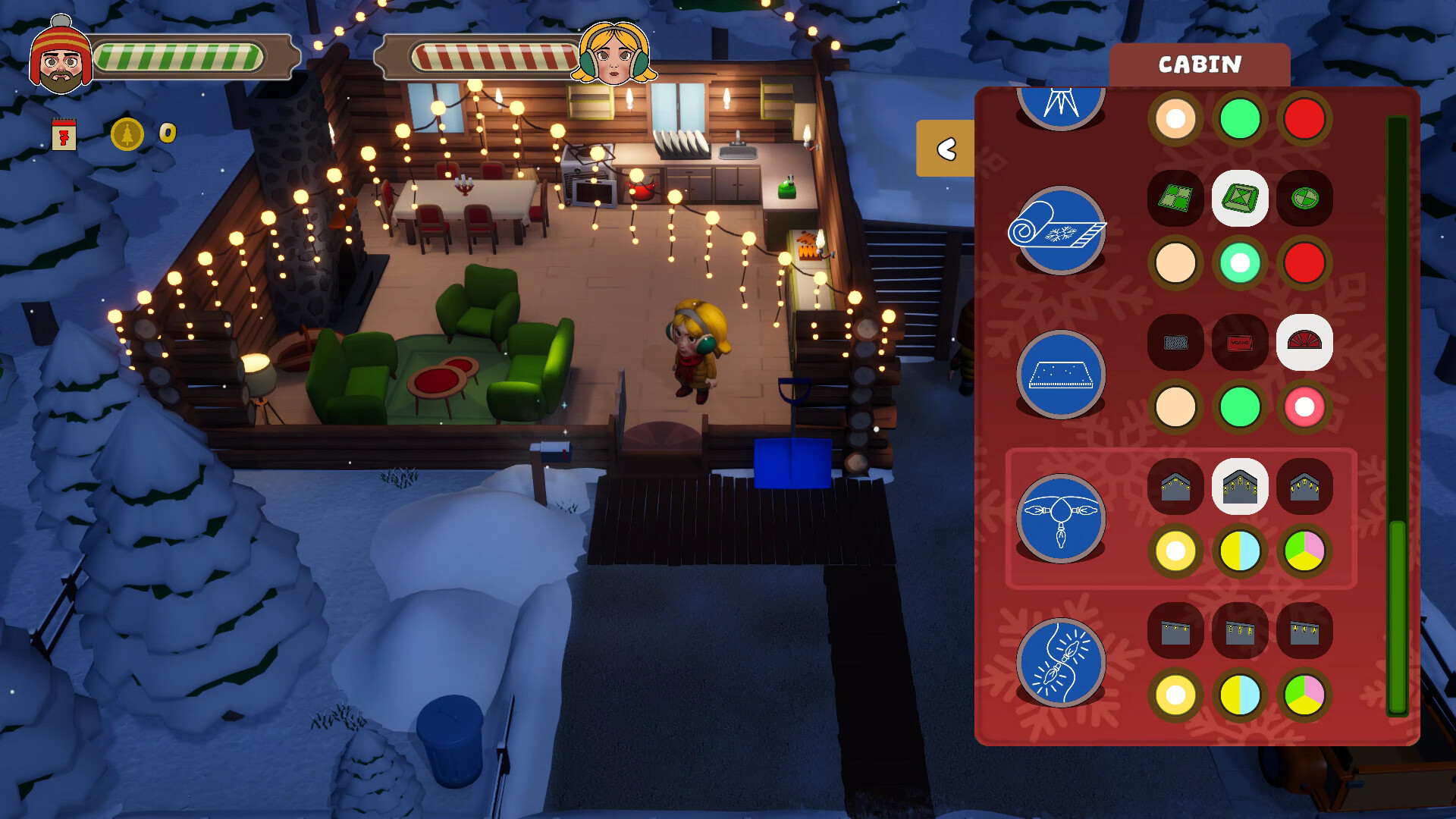1456x819 pixels.
Task: Choose yellow-and-blue lights in the highlighted row
Action: (1240, 551)
